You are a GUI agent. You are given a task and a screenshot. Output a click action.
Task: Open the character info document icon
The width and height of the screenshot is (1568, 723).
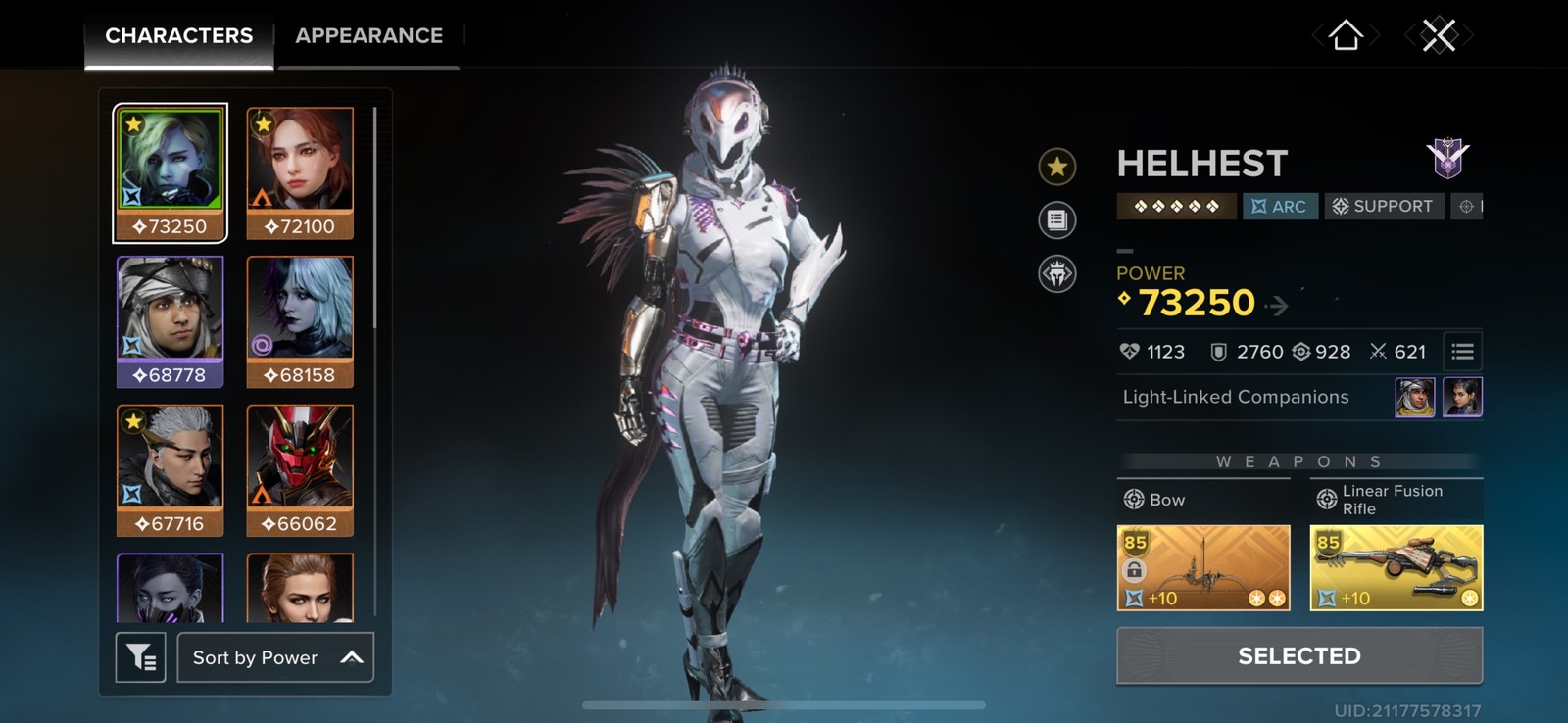1056,219
